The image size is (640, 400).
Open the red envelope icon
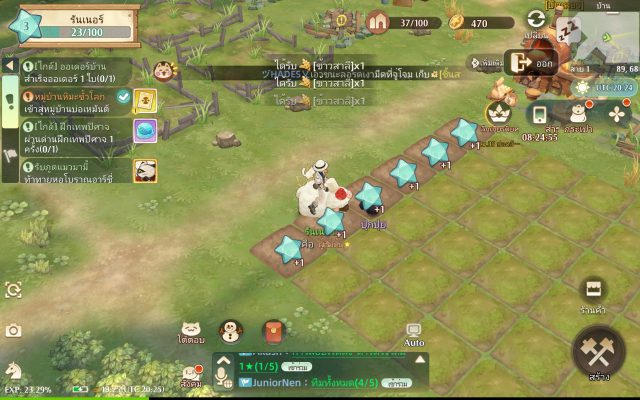point(273,331)
